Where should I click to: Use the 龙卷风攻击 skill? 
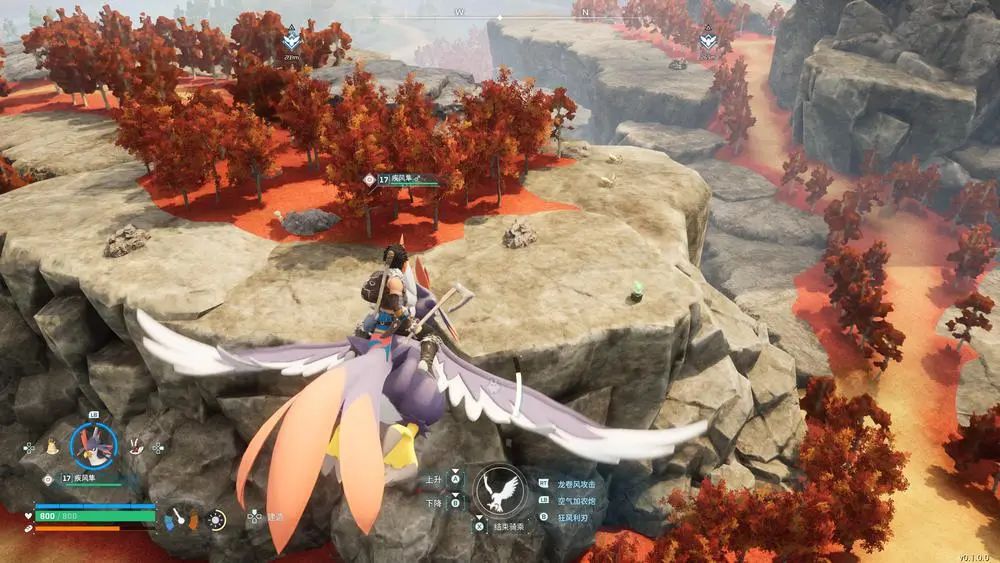click(x=576, y=483)
